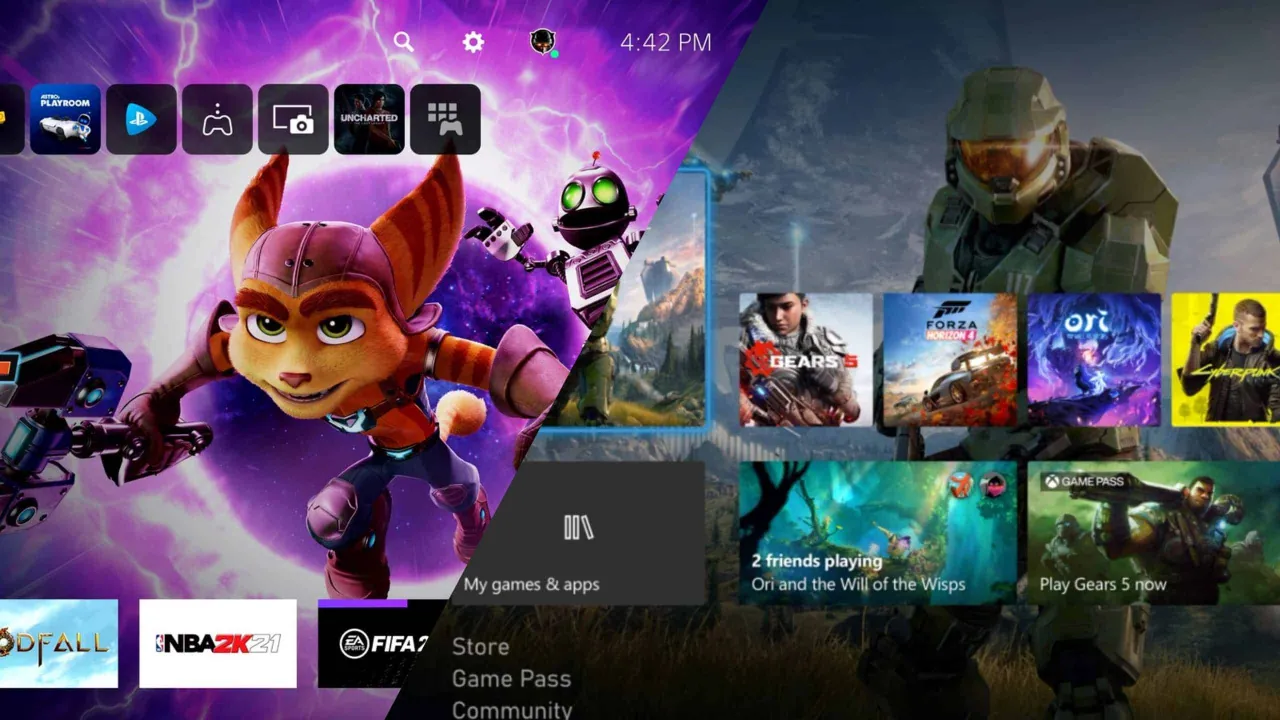The height and width of the screenshot is (720, 1280).
Task: Select the Uncharted game tile
Action: (x=370, y=119)
